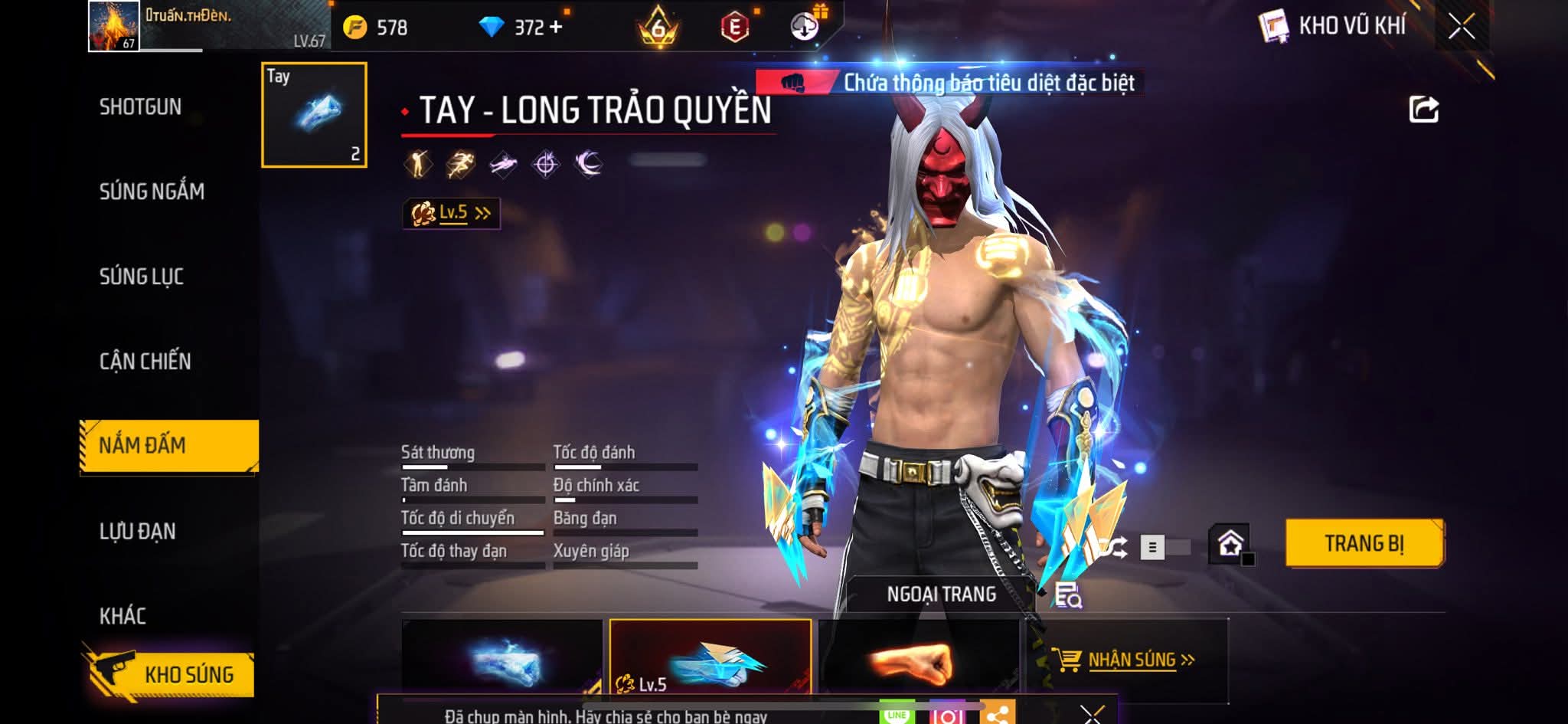
Task: Close the KHO VŨ KHÍ screen
Action: [x=1461, y=28]
